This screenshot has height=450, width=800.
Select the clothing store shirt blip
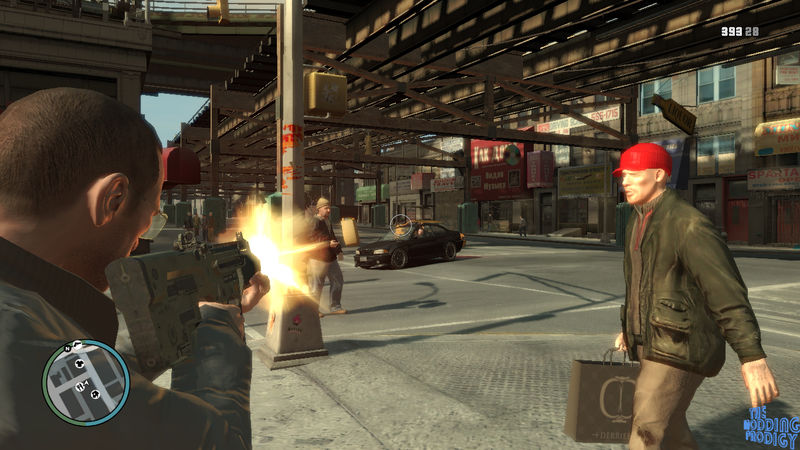click(79, 364)
